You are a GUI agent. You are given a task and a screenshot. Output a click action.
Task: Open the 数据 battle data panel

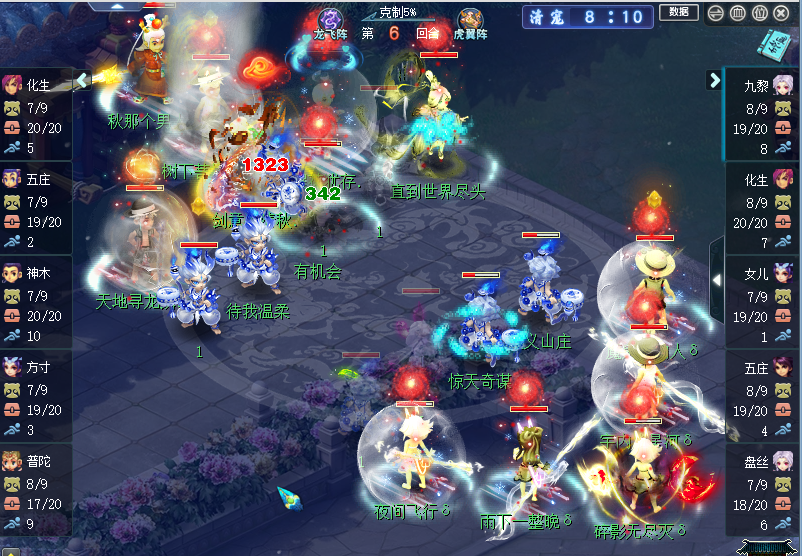click(x=678, y=13)
